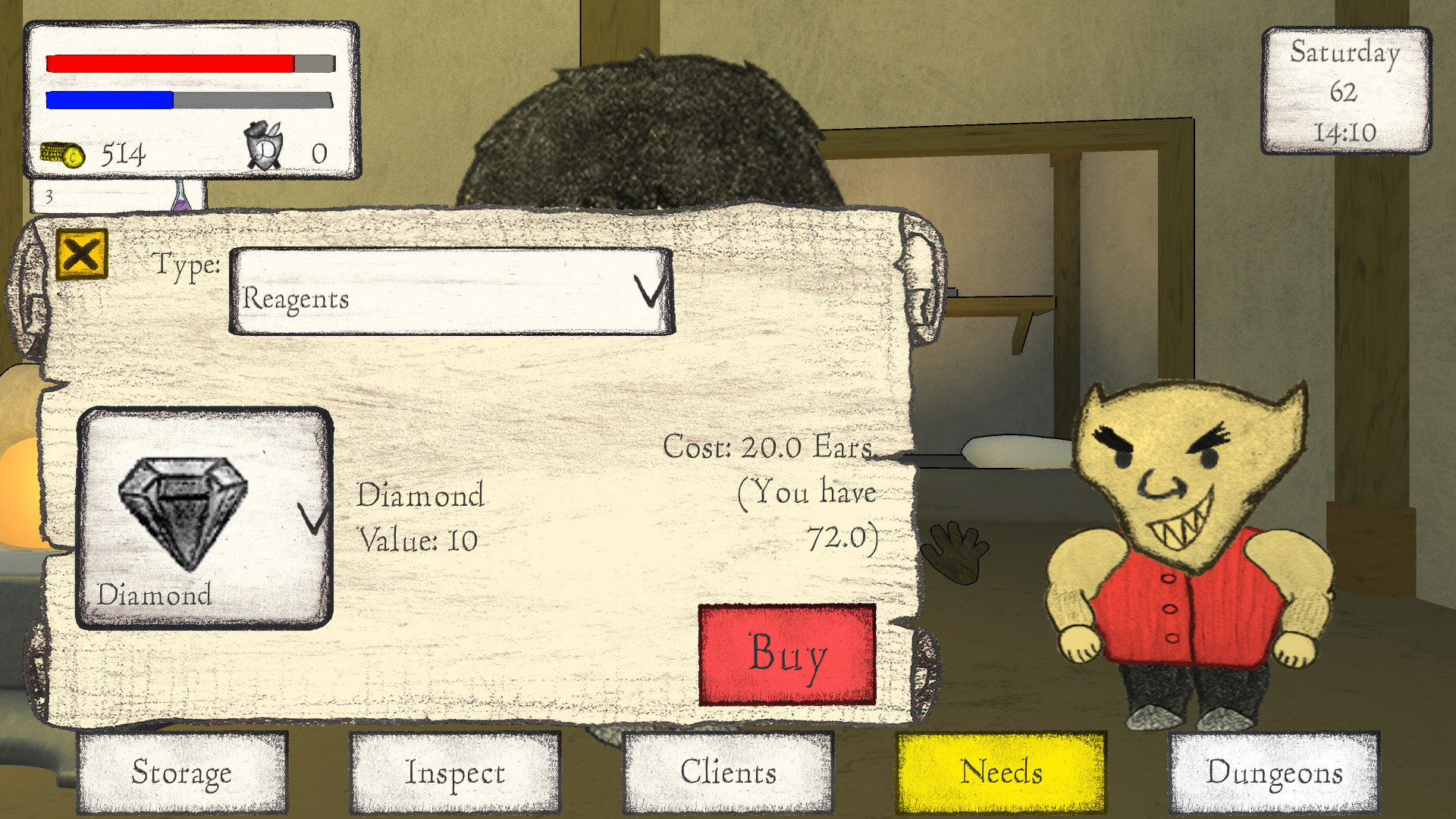1456x819 pixels.
Task: Click the shield emblem next to the zero
Action: 264,148
